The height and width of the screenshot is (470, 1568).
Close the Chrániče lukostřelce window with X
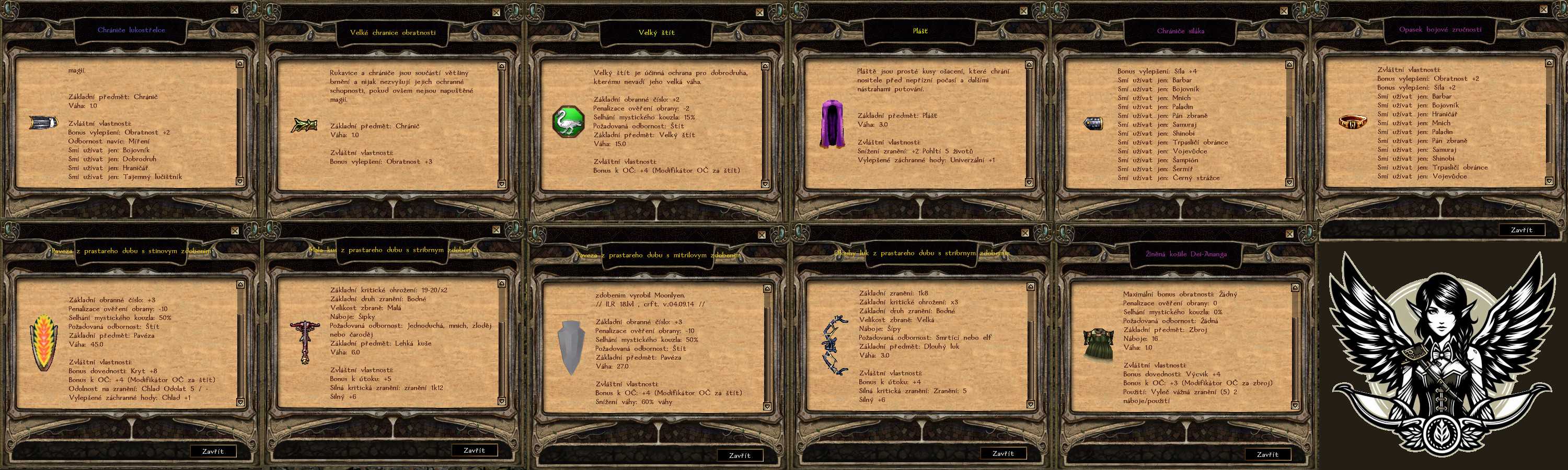(x=234, y=10)
